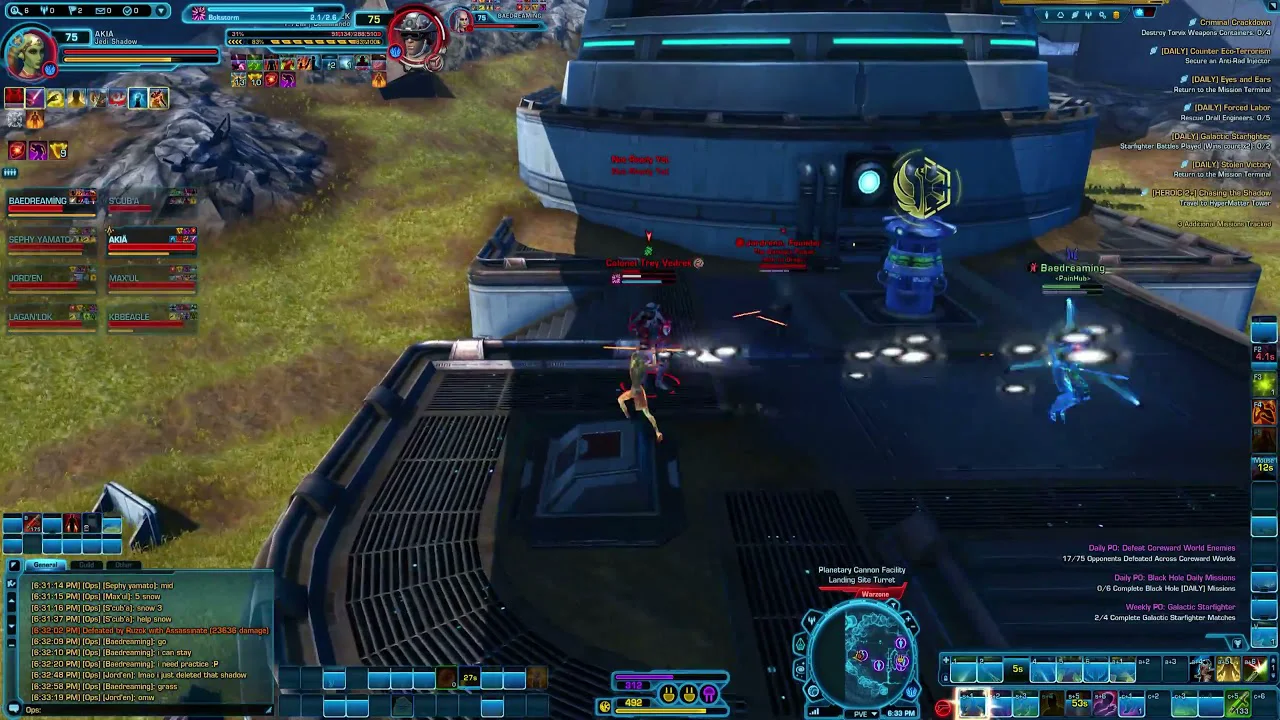Click Akia's player portrait

[x=31, y=52]
